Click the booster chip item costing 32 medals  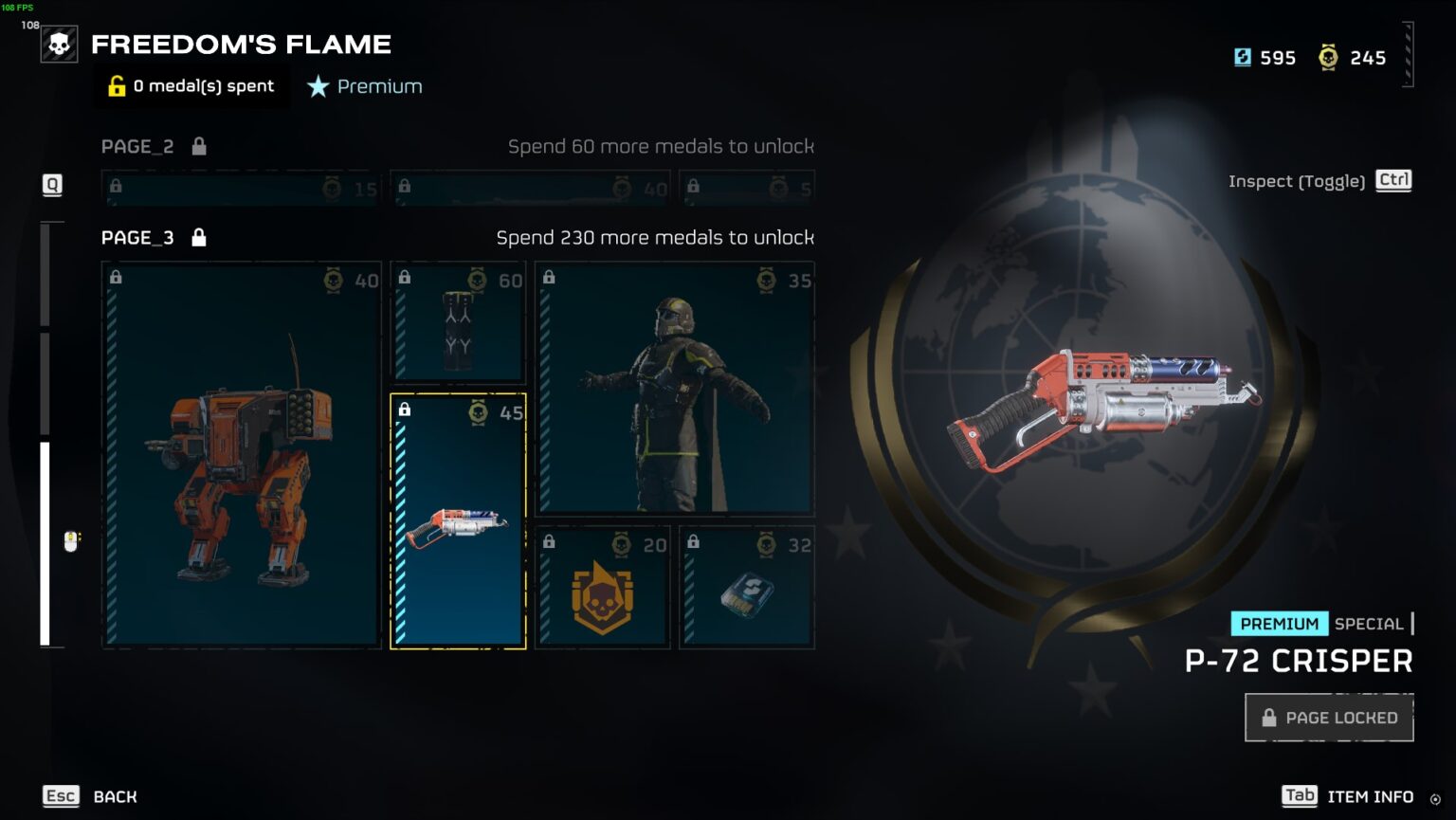[746, 587]
